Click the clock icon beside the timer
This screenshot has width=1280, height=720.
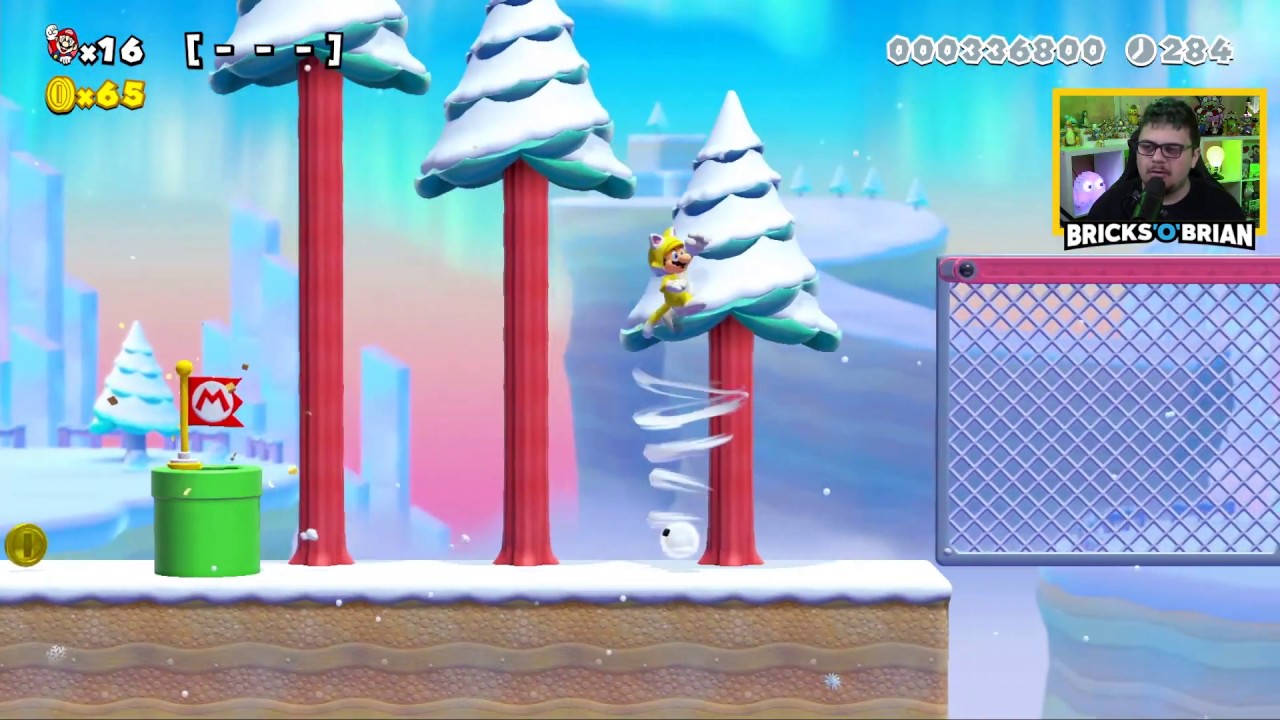(1139, 50)
